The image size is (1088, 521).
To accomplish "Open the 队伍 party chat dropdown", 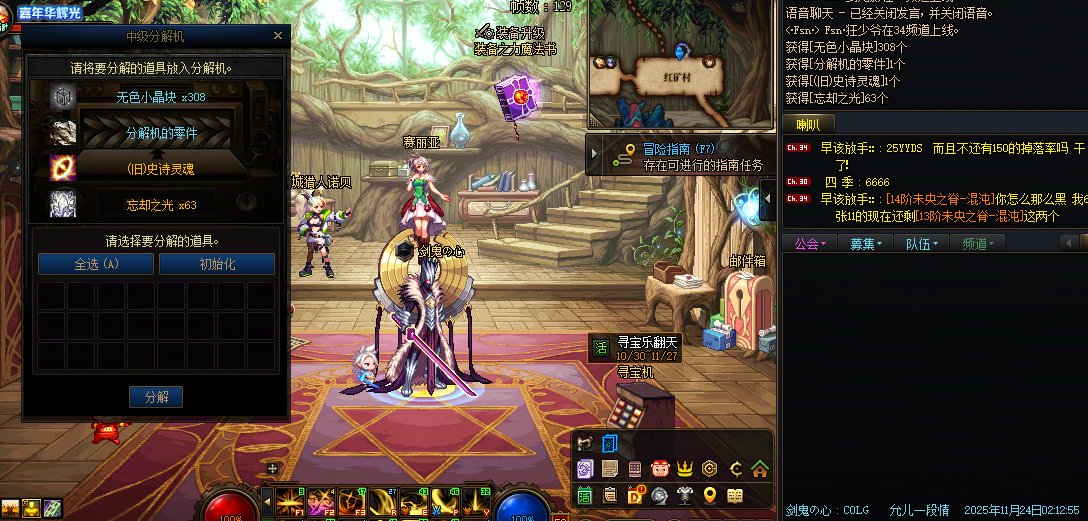I will (x=922, y=243).
